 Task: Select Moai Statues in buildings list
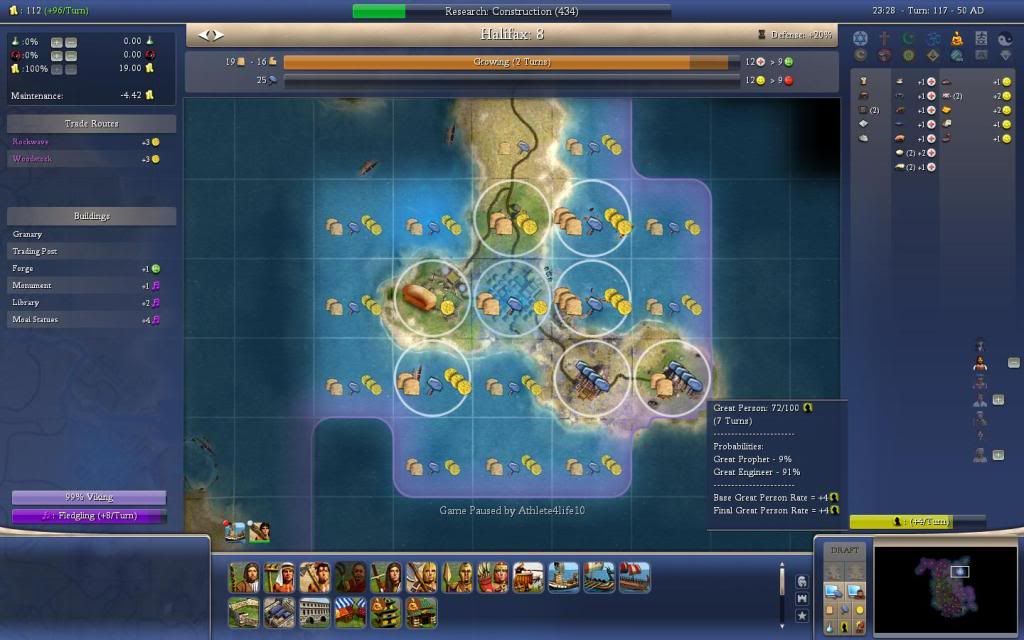click(x=90, y=319)
